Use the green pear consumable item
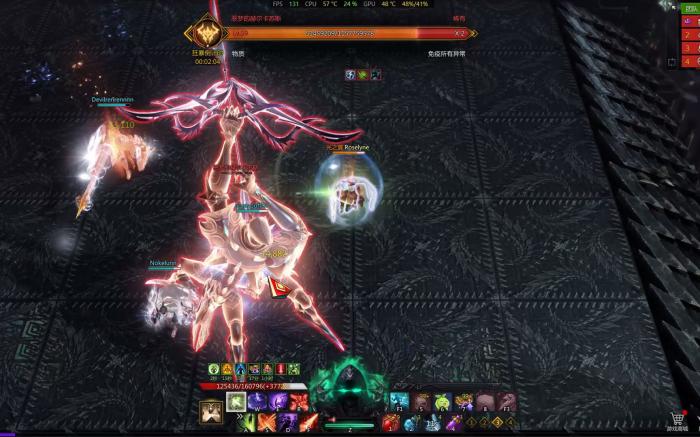 point(442,402)
